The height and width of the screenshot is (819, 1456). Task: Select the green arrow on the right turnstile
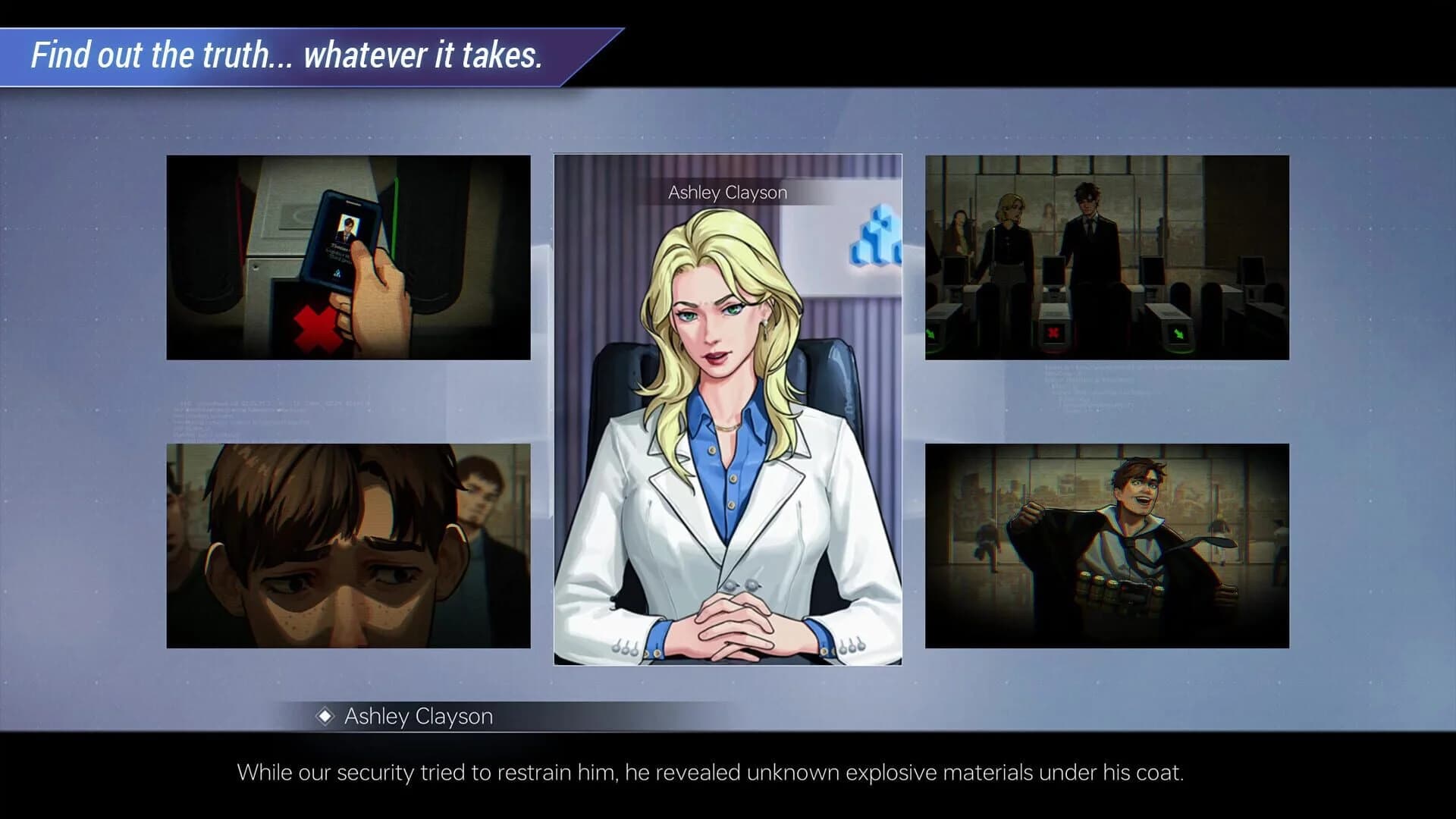click(1179, 332)
